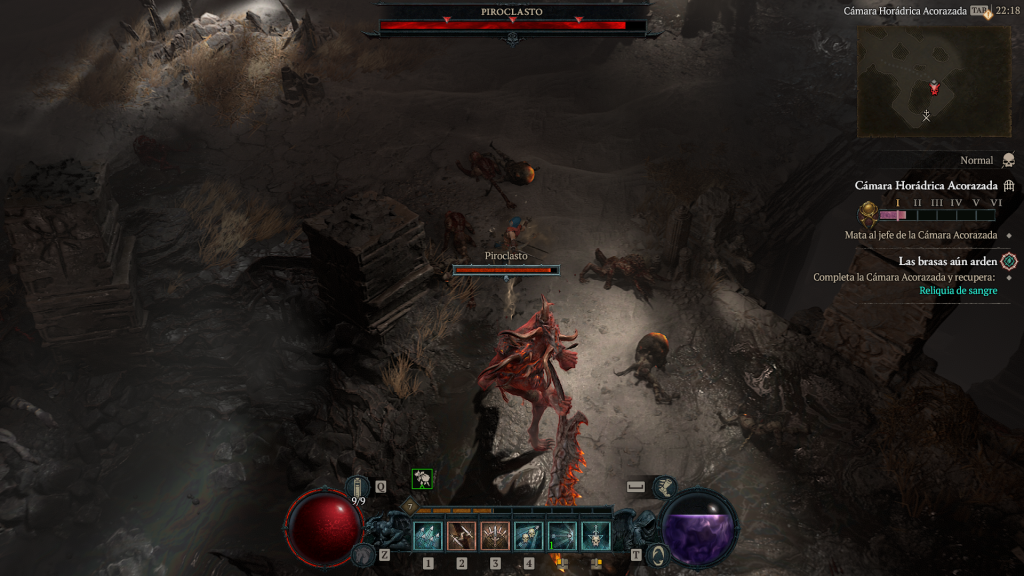Viewport: 1024px width, 576px height.
Task: Click the green-bordered minion buff icon
Action: [x=424, y=480]
